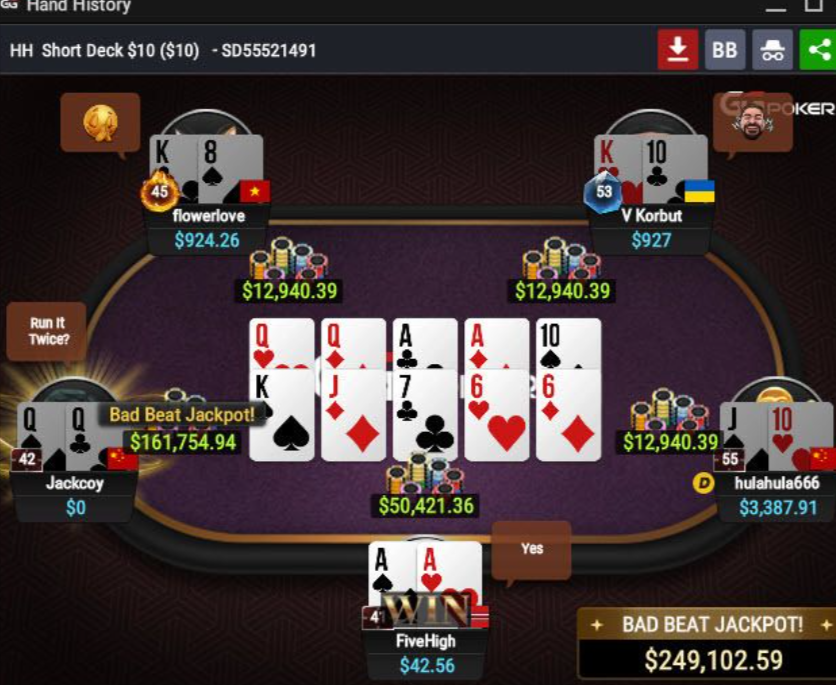Viewport: 836px width, 685px height.
Task: Share the hand using the green button
Action: 819,50
